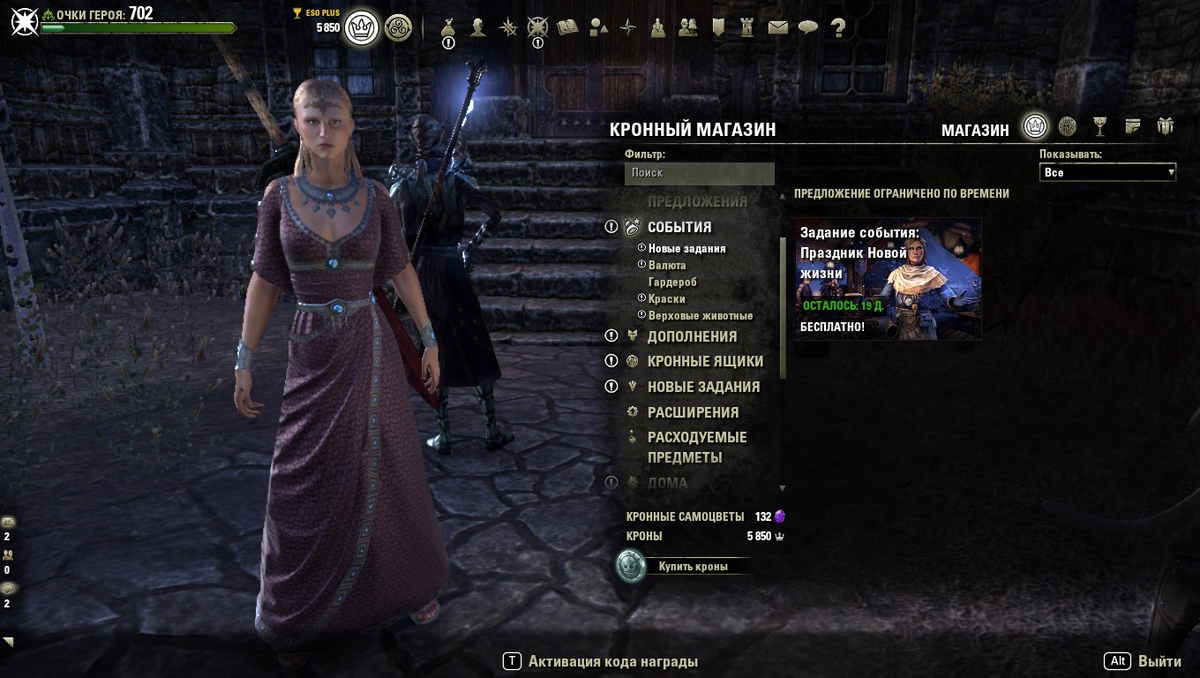The width and height of the screenshot is (1200, 678).
Task: Open the help question mark menu
Action: [x=838, y=28]
